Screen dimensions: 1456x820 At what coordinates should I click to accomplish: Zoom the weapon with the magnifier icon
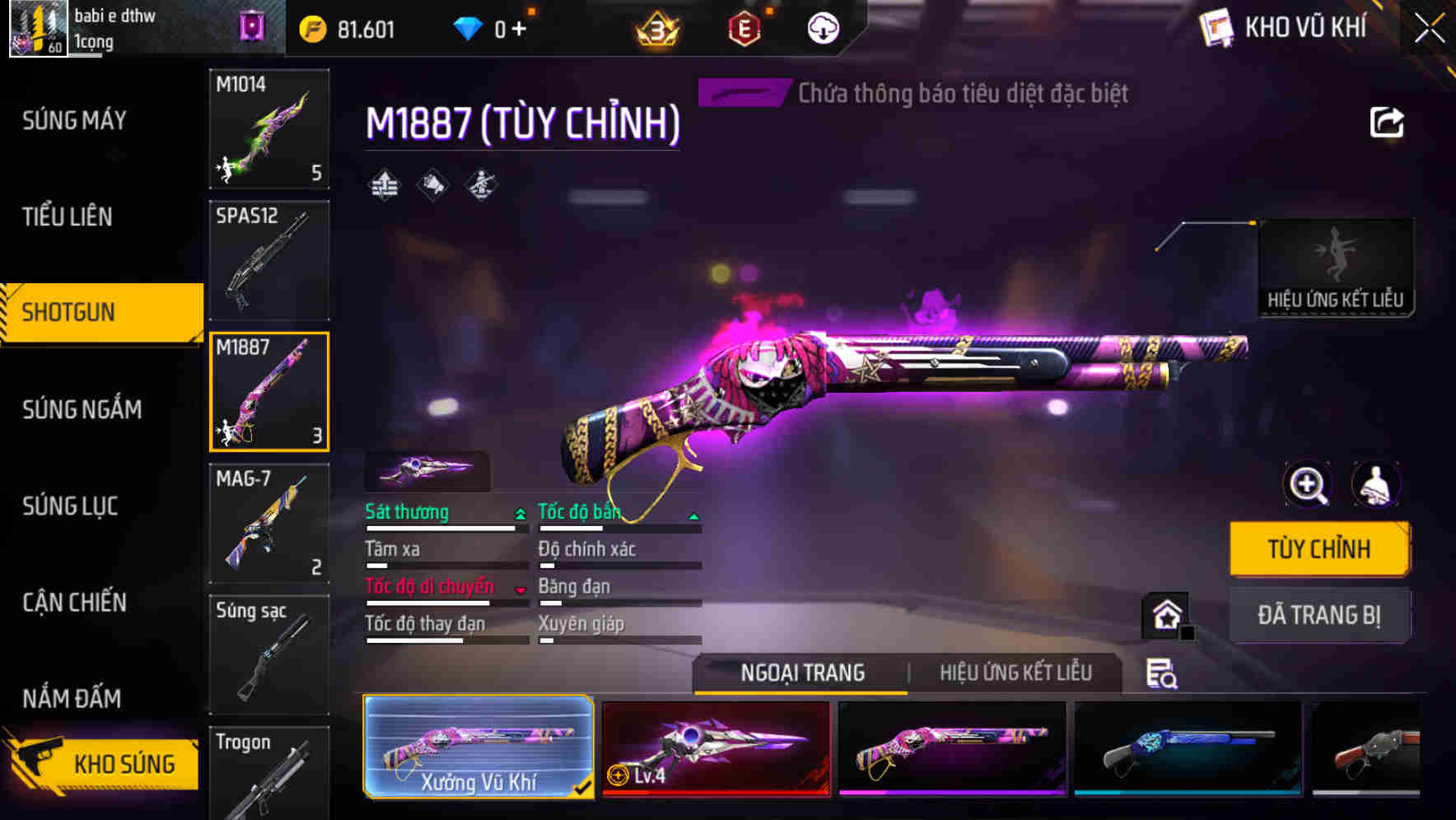[x=1307, y=485]
